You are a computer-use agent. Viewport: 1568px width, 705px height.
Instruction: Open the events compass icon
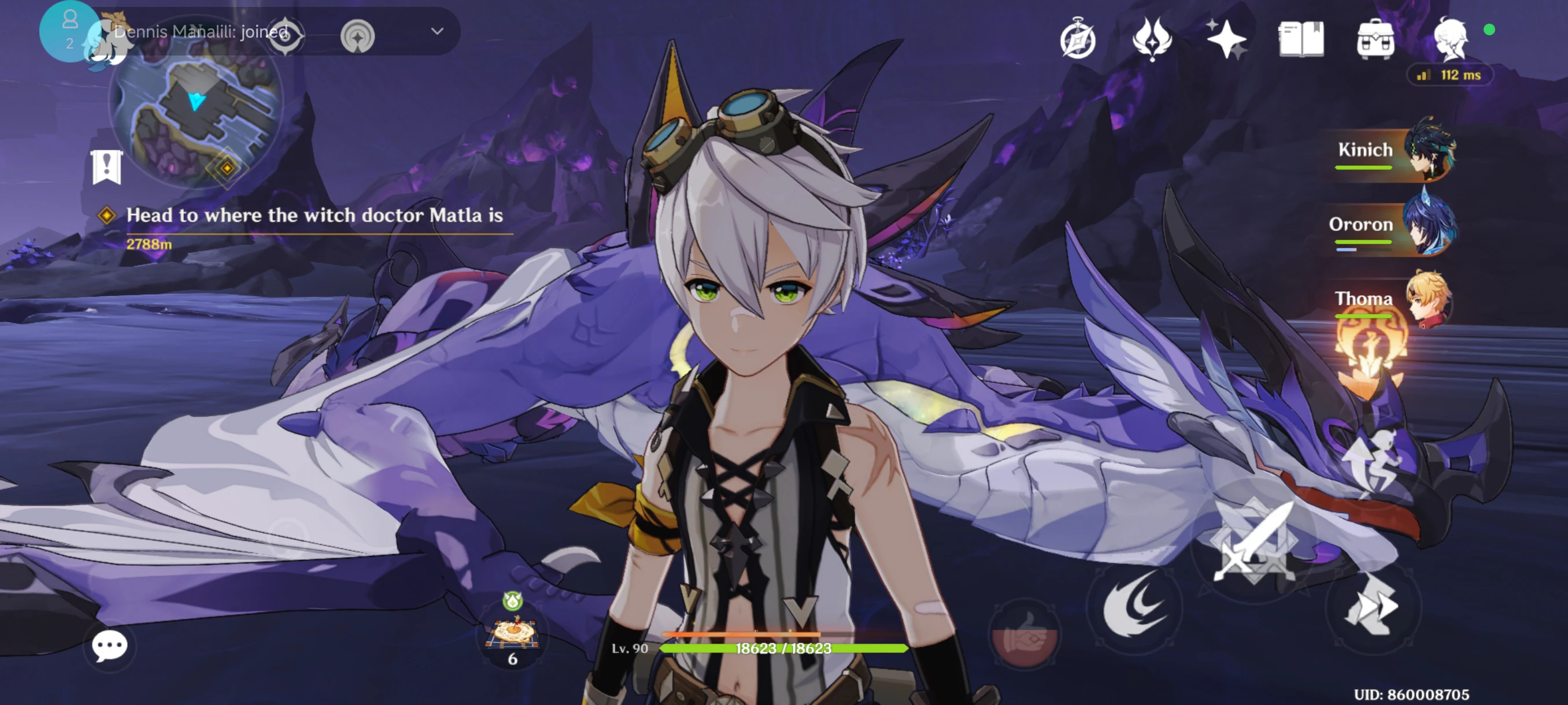(1078, 39)
